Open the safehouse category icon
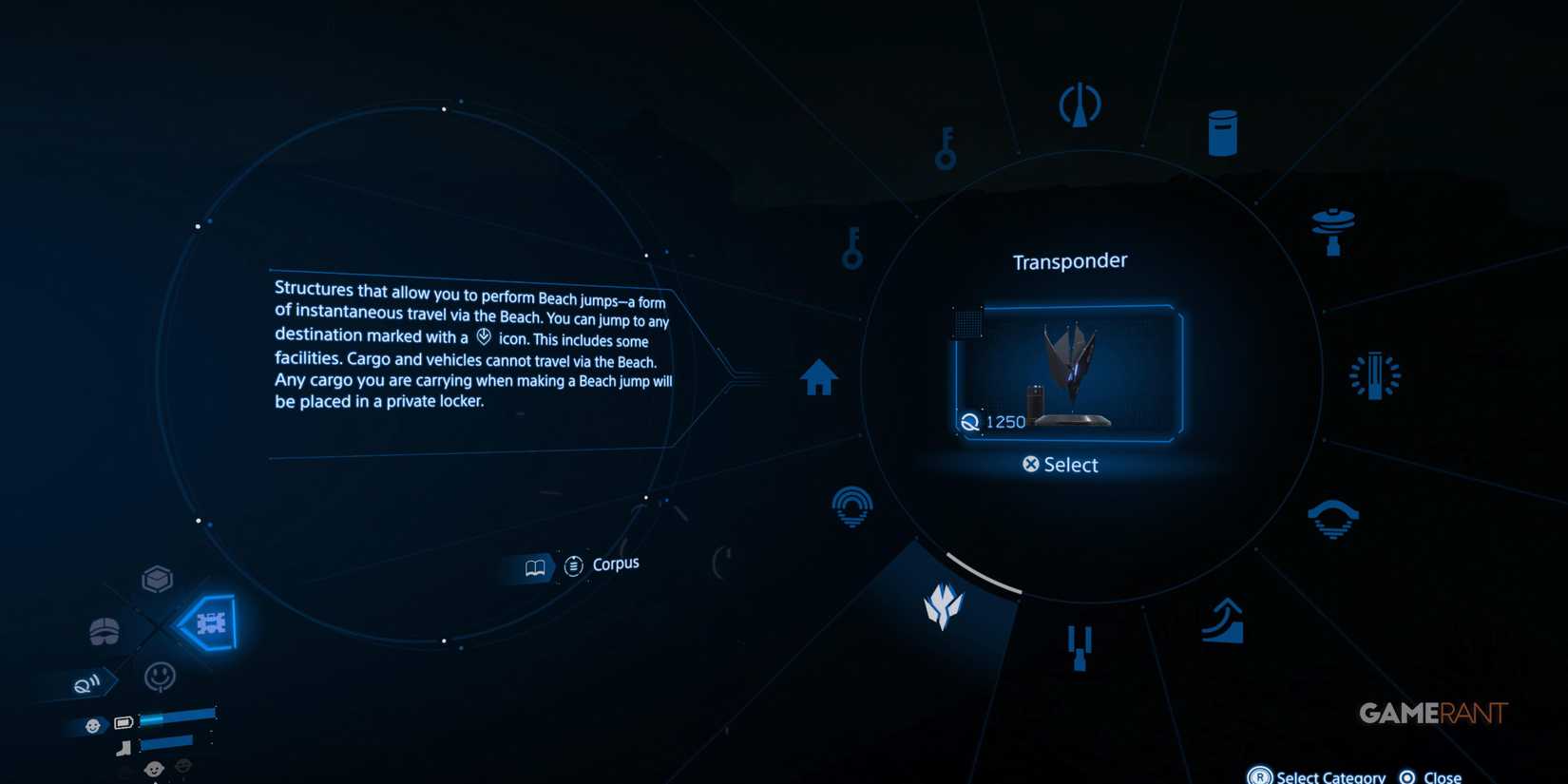The height and width of the screenshot is (784, 1568). [x=818, y=376]
